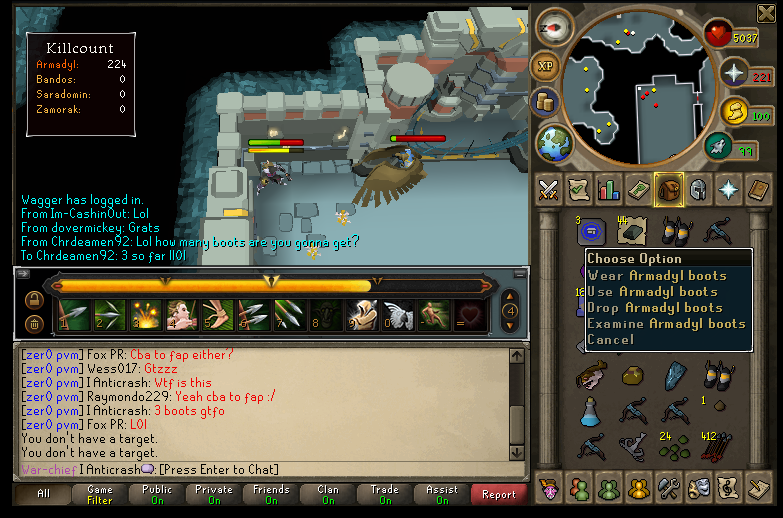Open the settings wrench and hammer tab
The height and width of the screenshot is (518, 783).
(668, 488)
